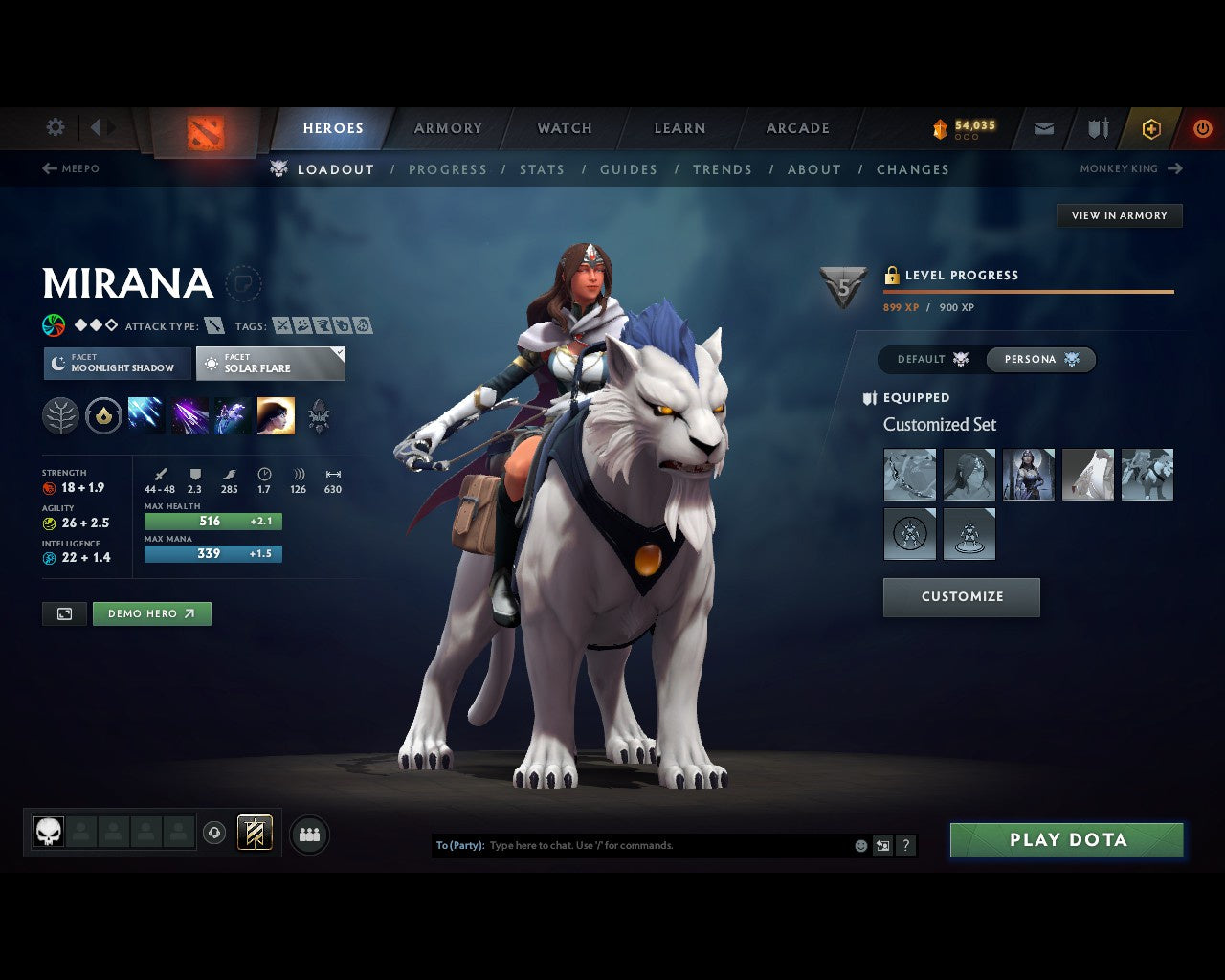Click Mirana's Moonlight Shadow ultimate portrait icon
Viewport: 1225px width, 980px height.
tap(277, 414)
